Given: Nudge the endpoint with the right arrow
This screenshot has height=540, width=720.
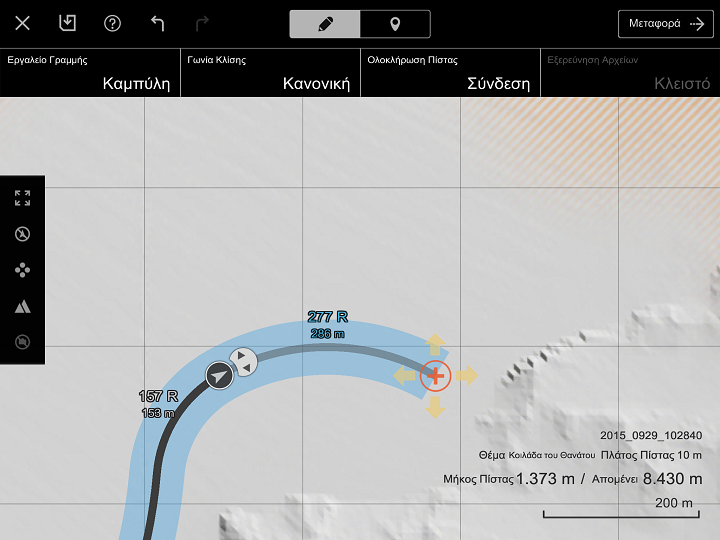Looking at the screenshot, I should coord(467,376).
